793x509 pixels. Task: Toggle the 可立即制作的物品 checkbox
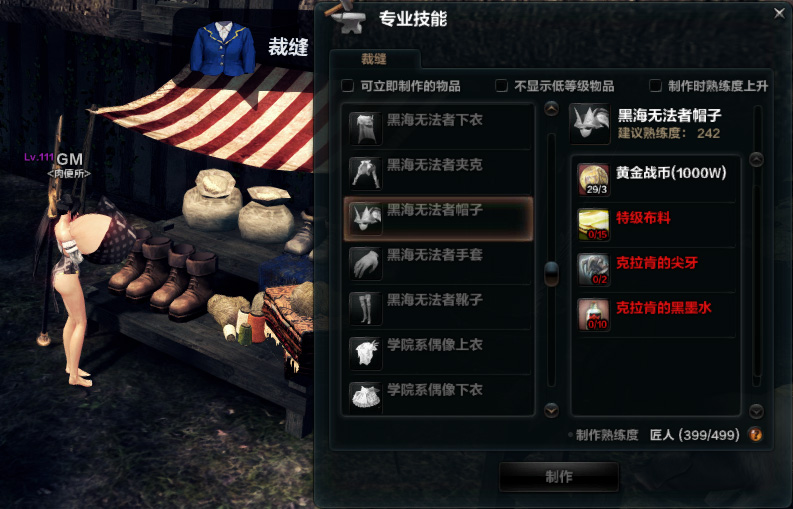coord(348,86)
